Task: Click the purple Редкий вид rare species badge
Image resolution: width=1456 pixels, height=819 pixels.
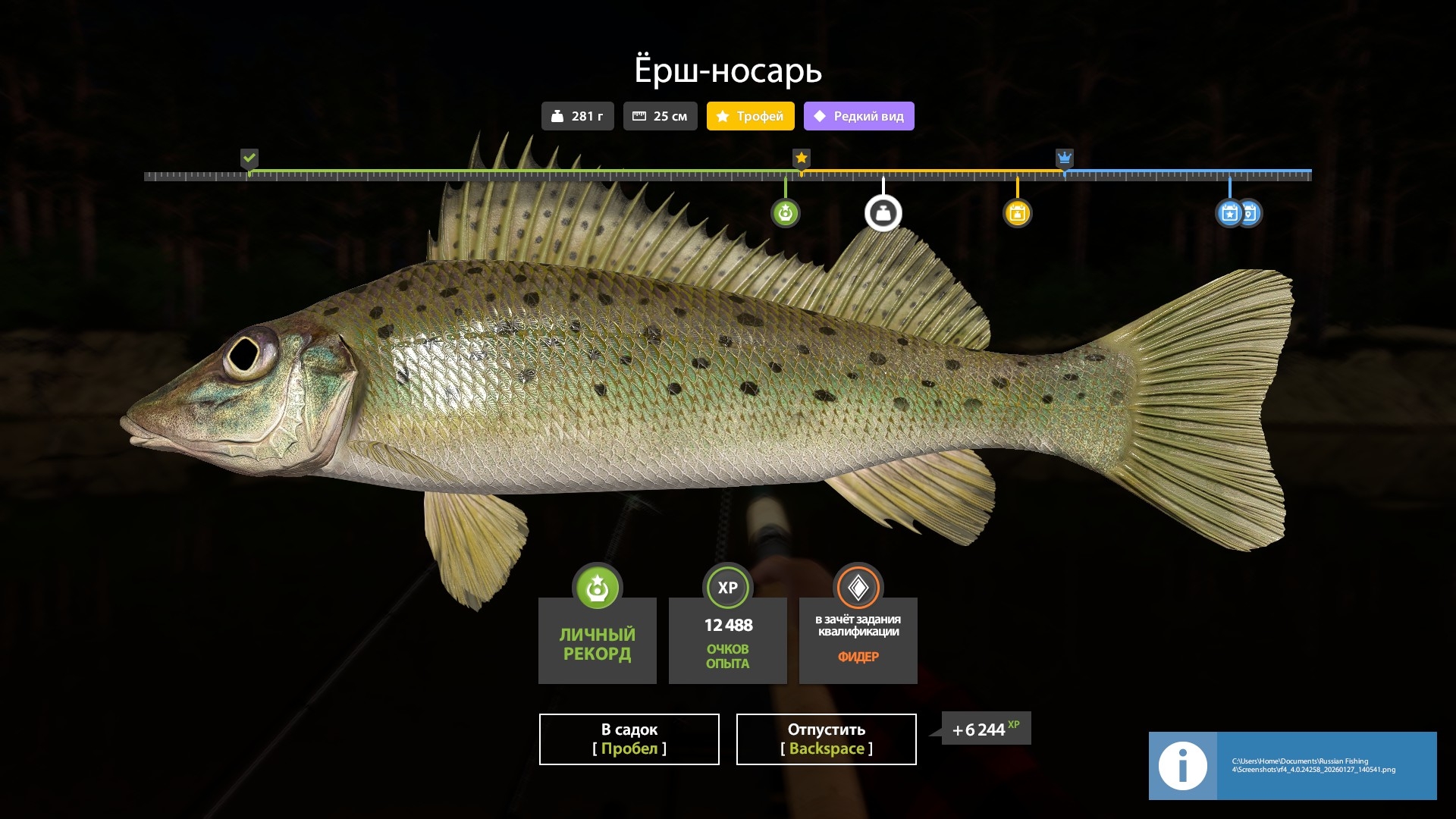Action: [x=858, y=116]
